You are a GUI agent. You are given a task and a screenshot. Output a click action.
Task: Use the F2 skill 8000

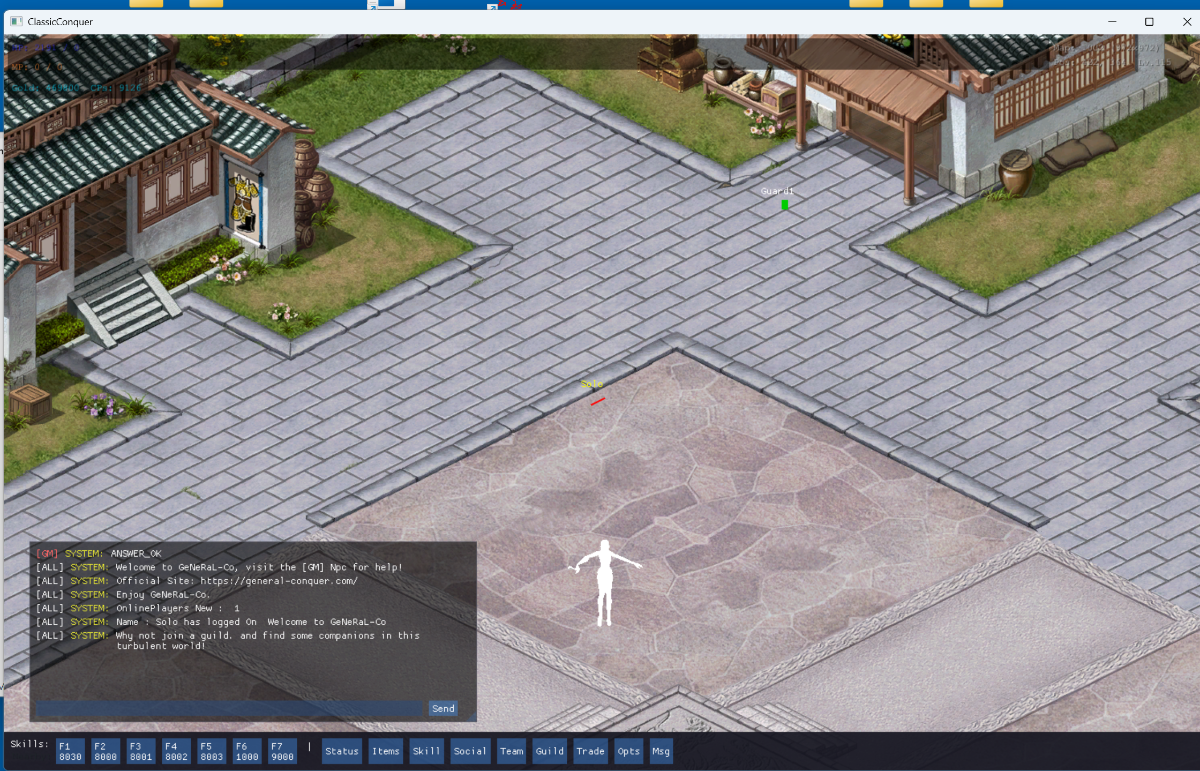coord(103,751)
